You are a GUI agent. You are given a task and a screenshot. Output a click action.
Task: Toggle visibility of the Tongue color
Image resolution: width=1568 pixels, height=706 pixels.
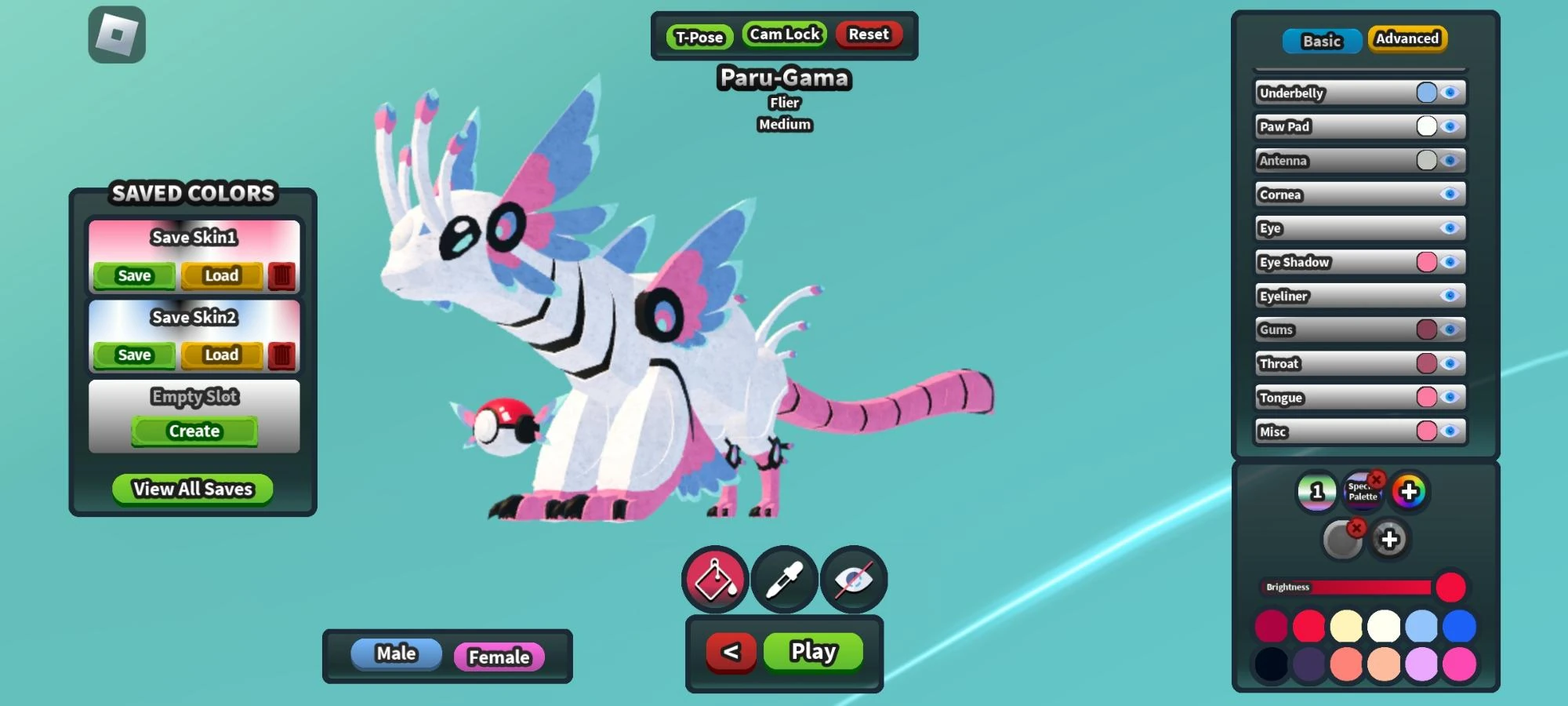point(1450,397)
